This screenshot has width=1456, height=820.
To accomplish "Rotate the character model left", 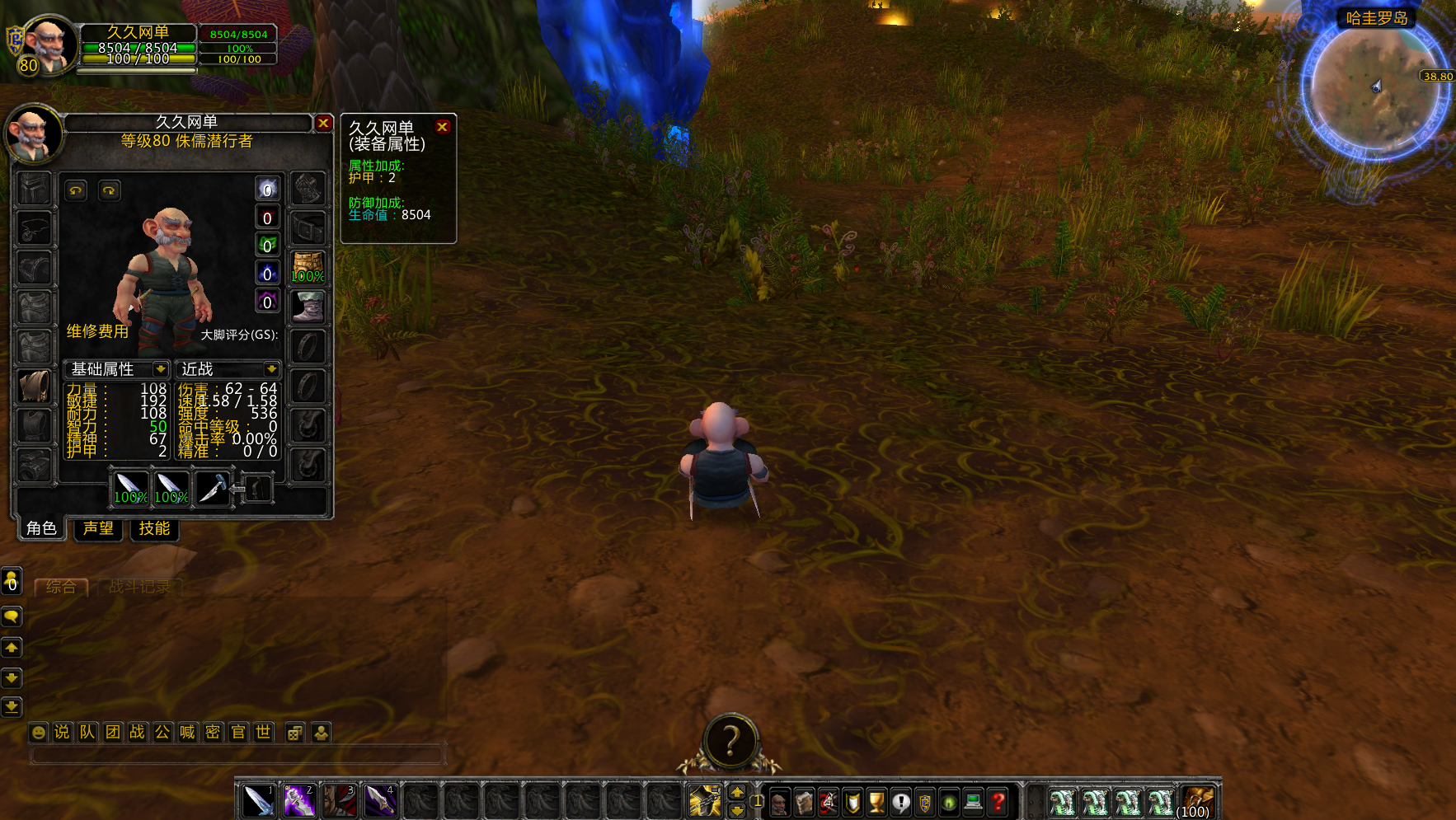I will 76,190.
